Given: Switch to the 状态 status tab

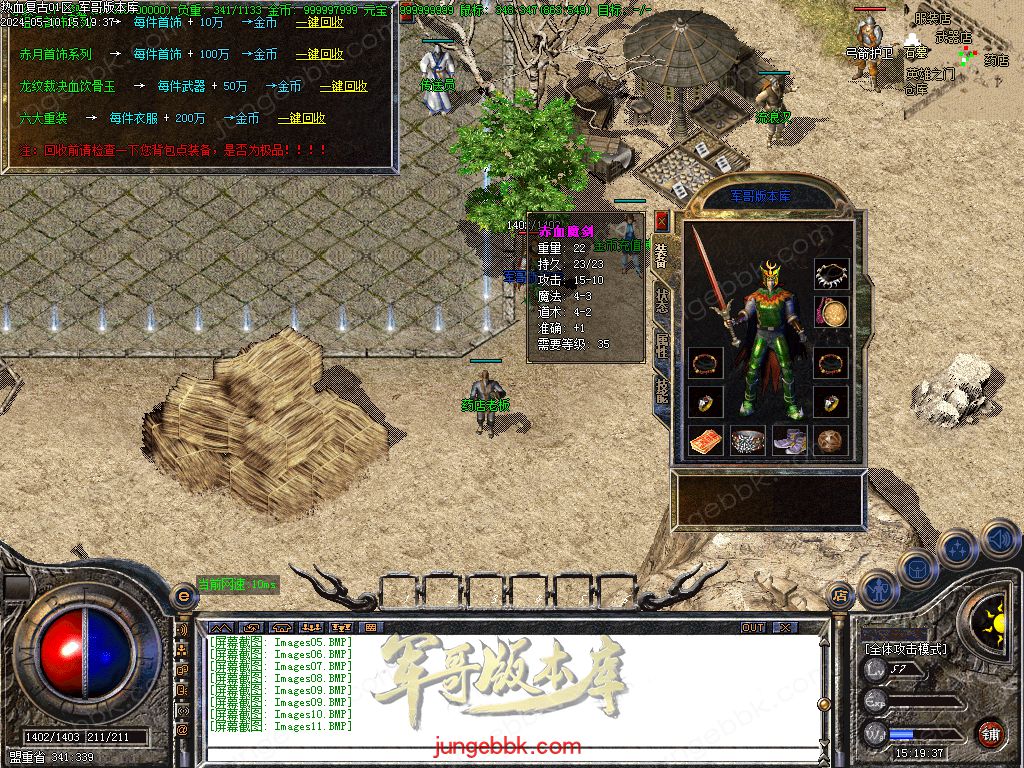Looking at the screenshot, I should point(662,302).
